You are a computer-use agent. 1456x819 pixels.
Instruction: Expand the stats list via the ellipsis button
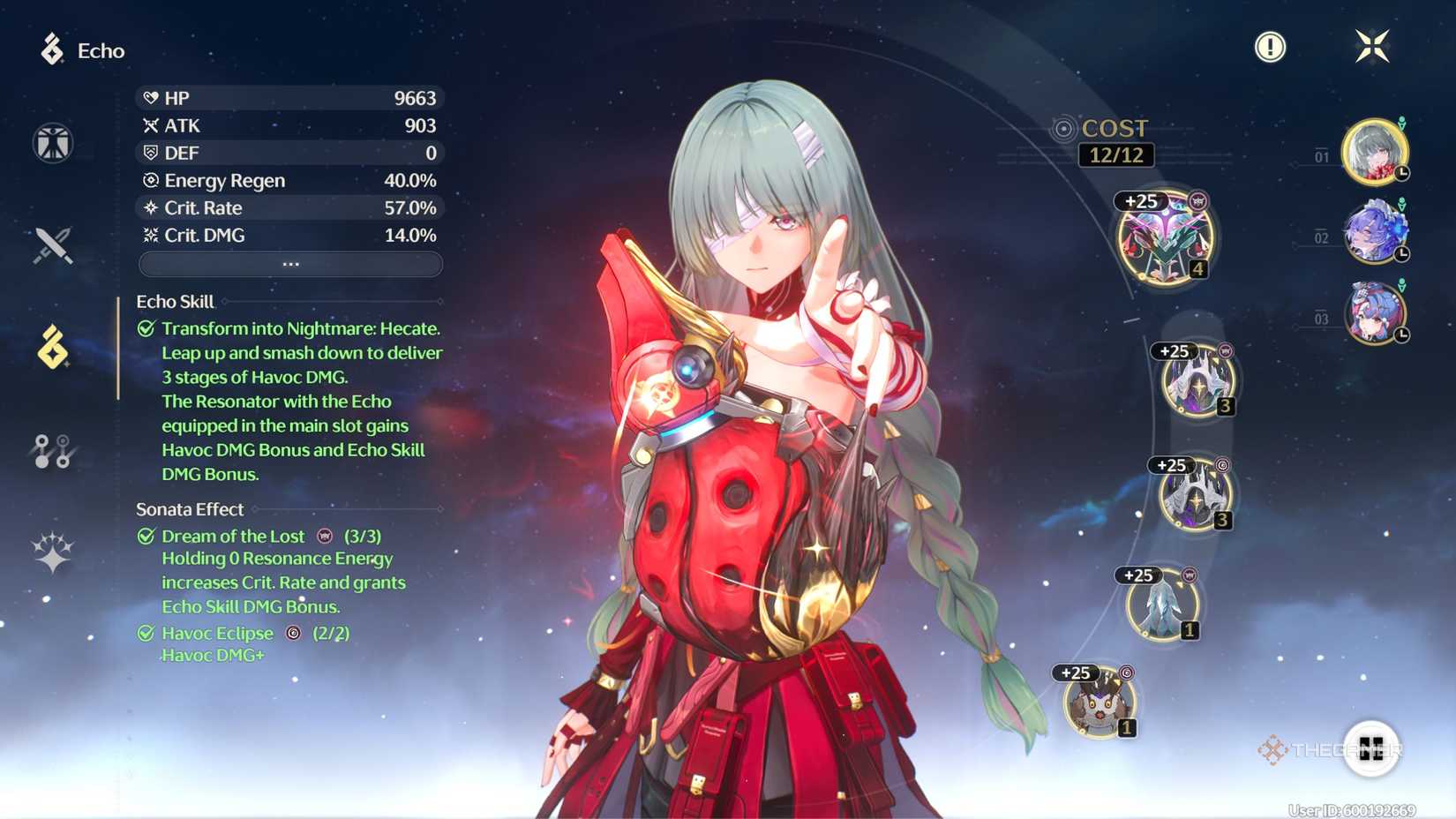tap(290, 264)
